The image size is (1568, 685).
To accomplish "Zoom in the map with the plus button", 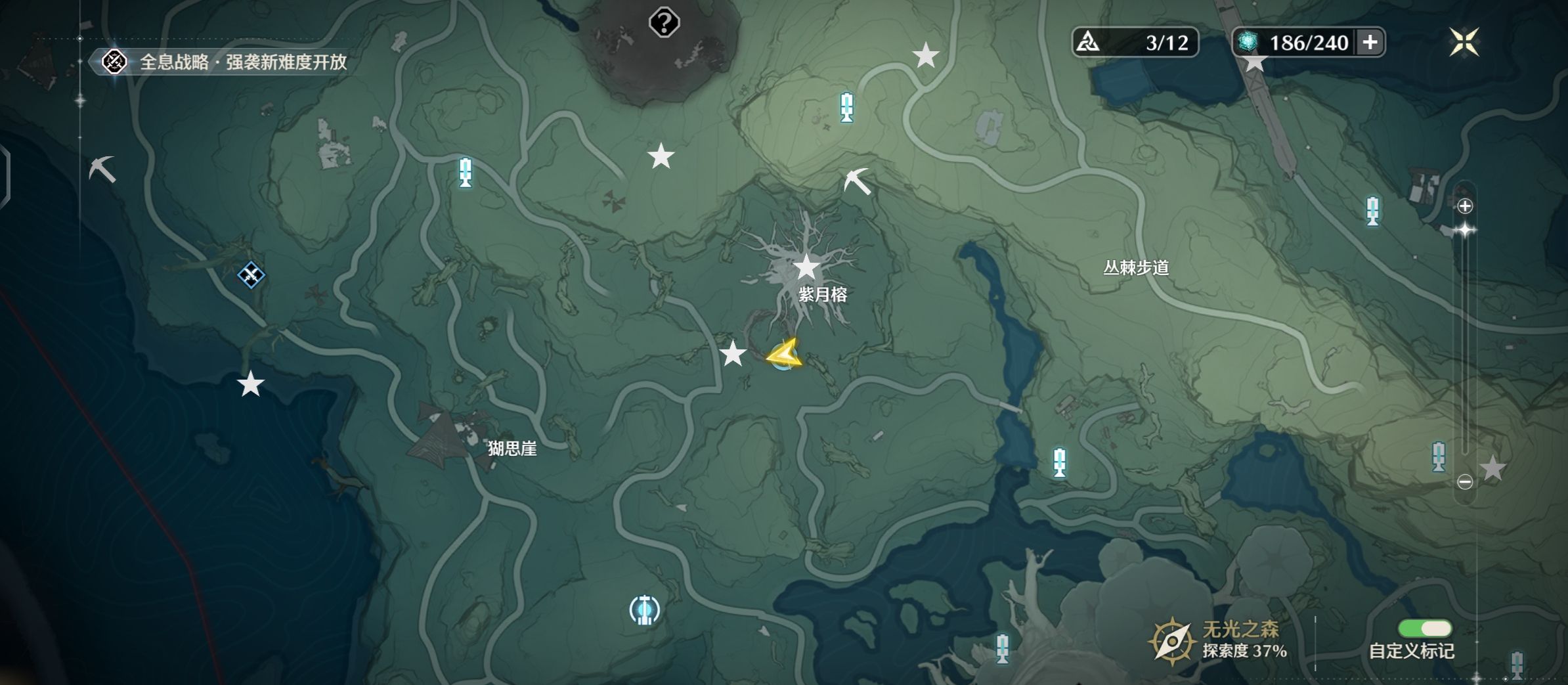I will click(1465, 206).
